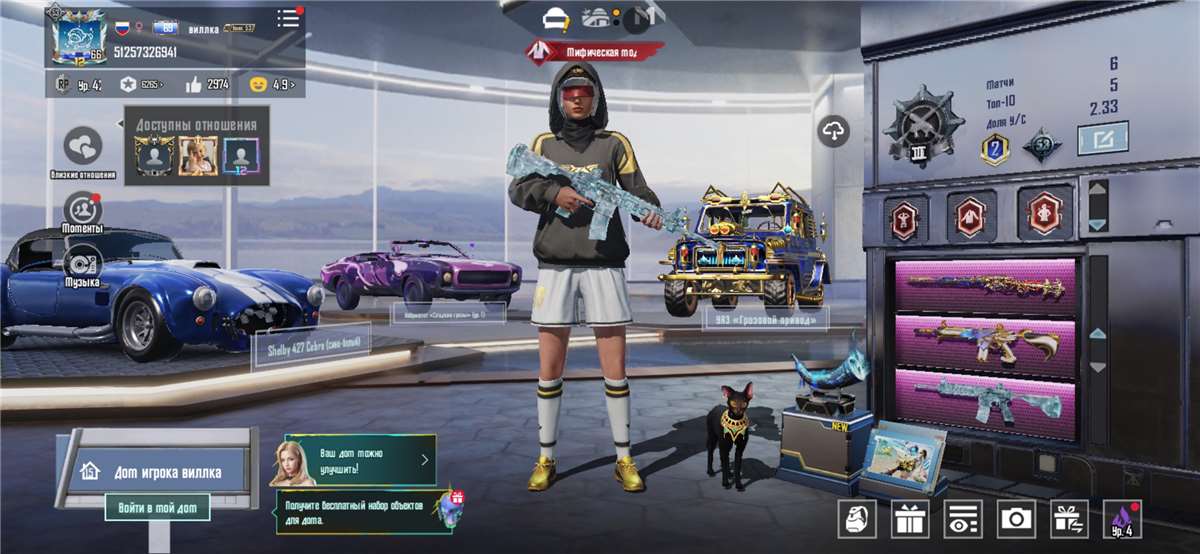Edit the stats showcase panel

click(x=1102, y=138)
